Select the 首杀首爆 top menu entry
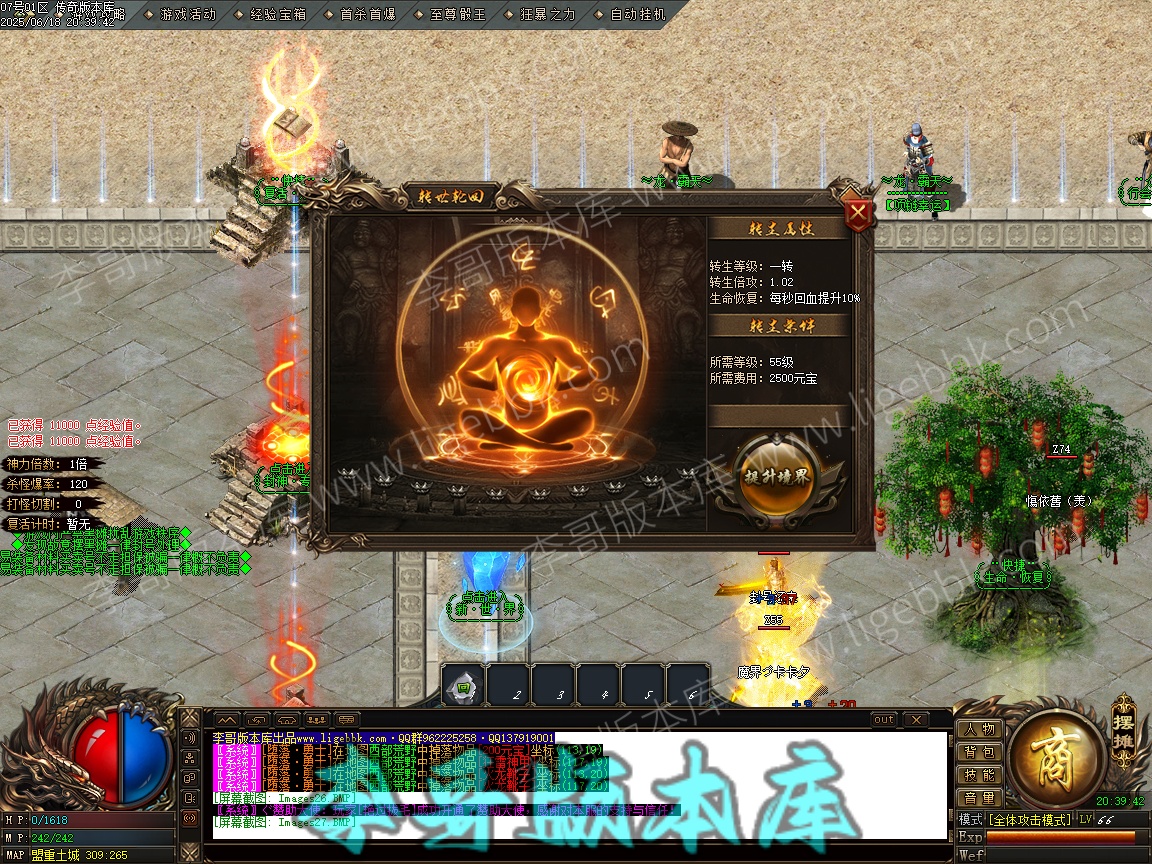Screen dimensions: 1152x864 (367, 14)
